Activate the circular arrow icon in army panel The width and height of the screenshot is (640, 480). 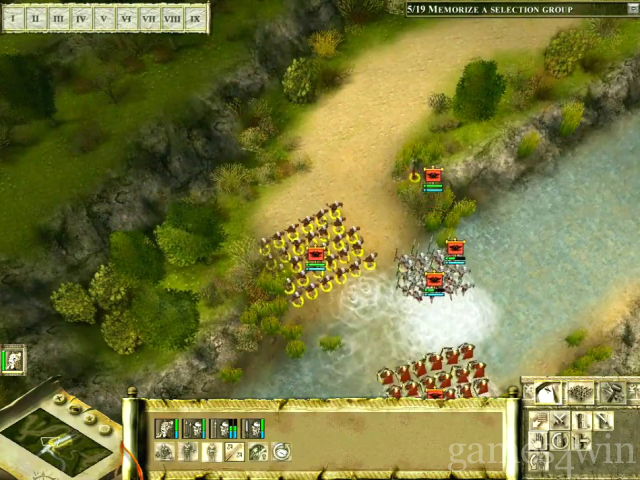(281, 452)
